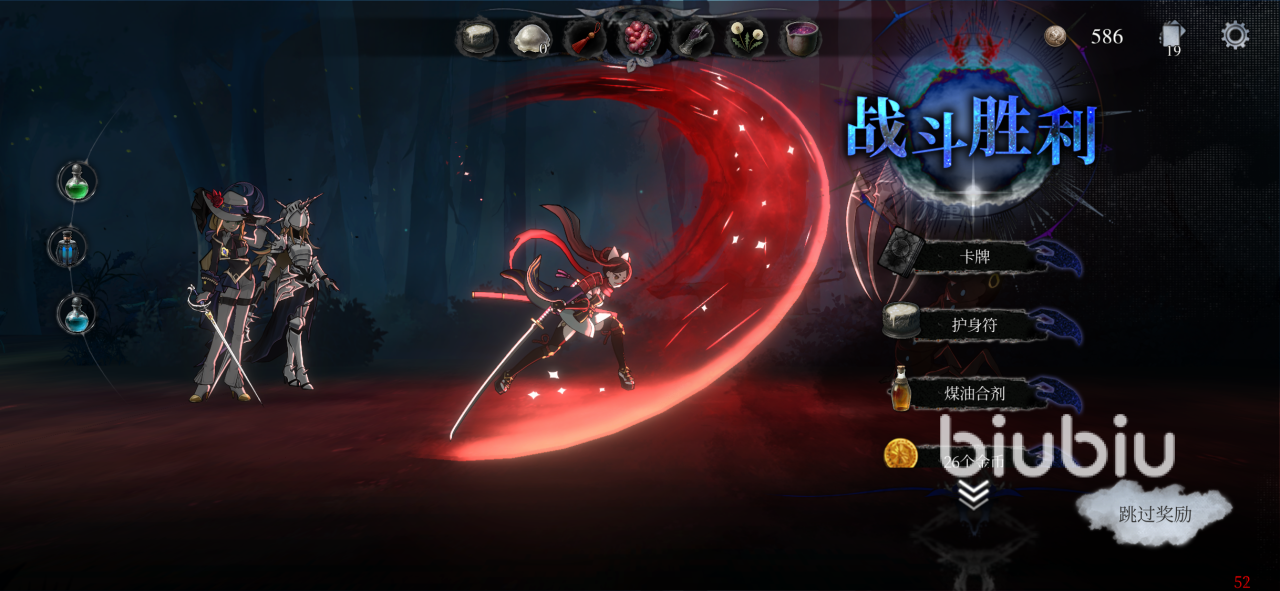Image resolution: width=1280 pixels, height=591 pixels.
Task: Select the green potion slot
Action: click(77, 182)
